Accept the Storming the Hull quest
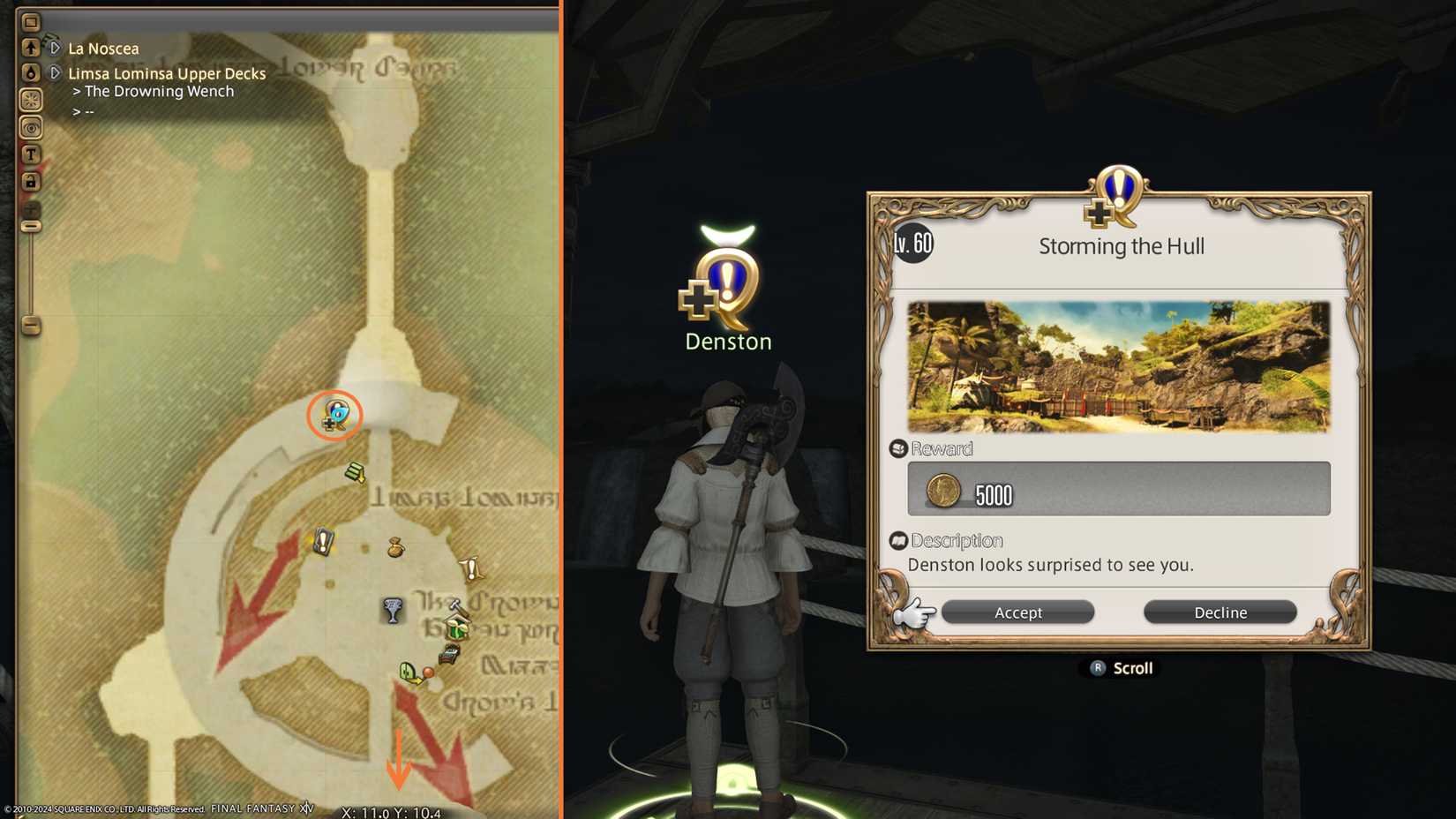The height and width of the screenshot is (819, 1456). coord(1017,612)
